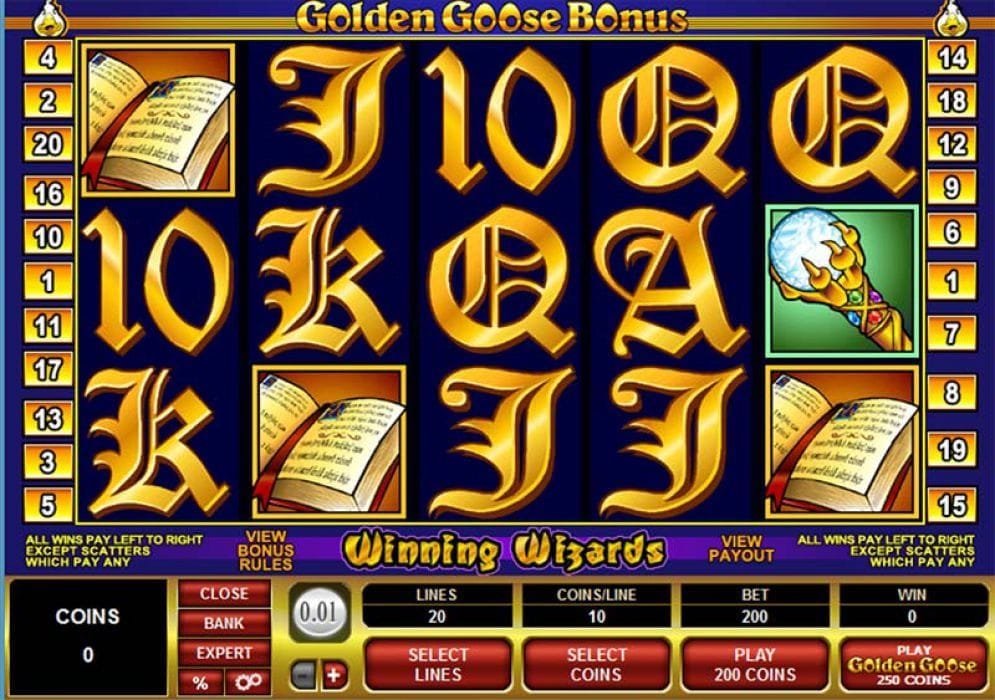Screen dimensions: 995x700
Task: Select the 0.01 coin size chip
Action: click(318, 612)
